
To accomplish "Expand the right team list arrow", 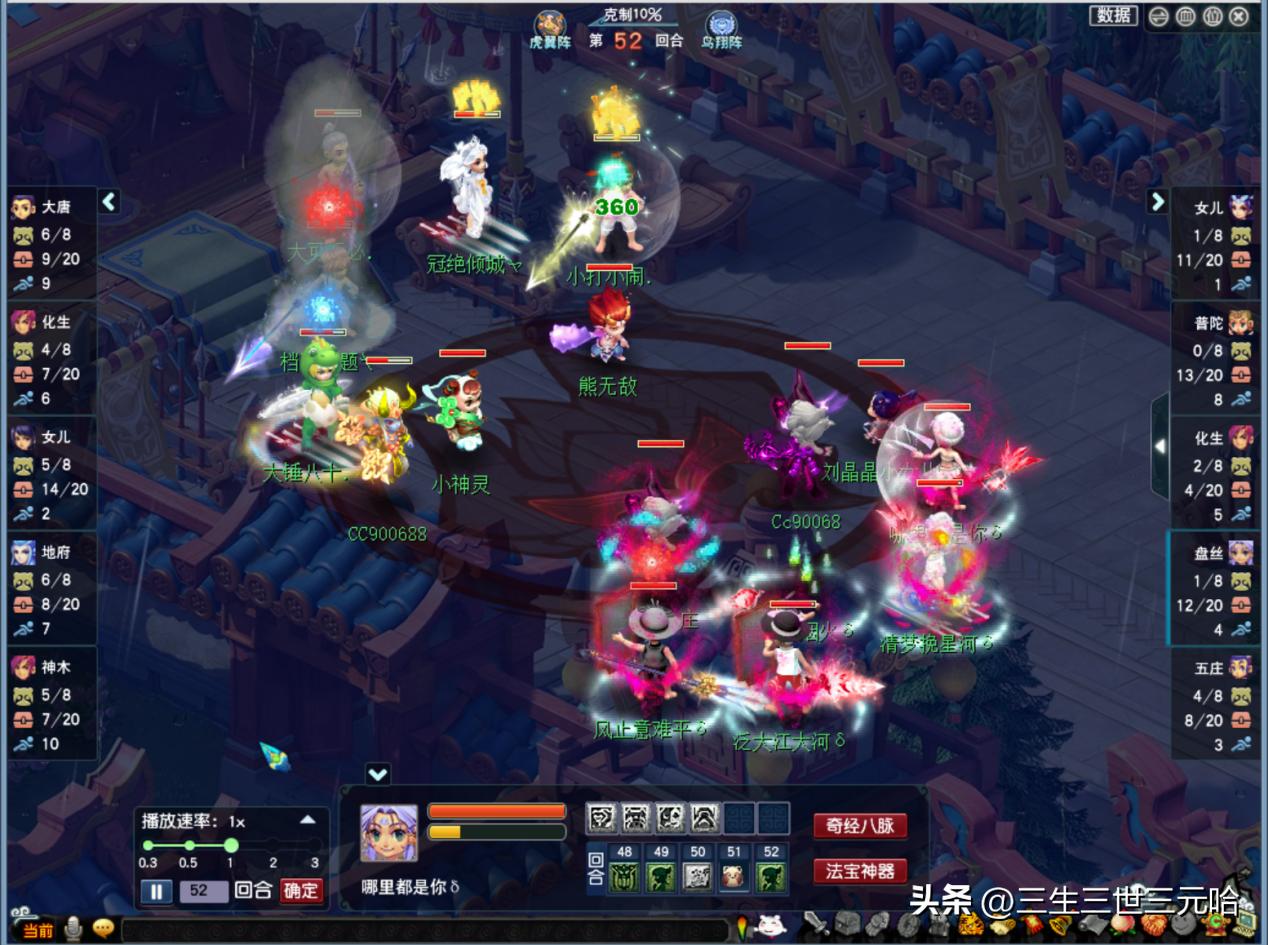I will pos(1157,202).
